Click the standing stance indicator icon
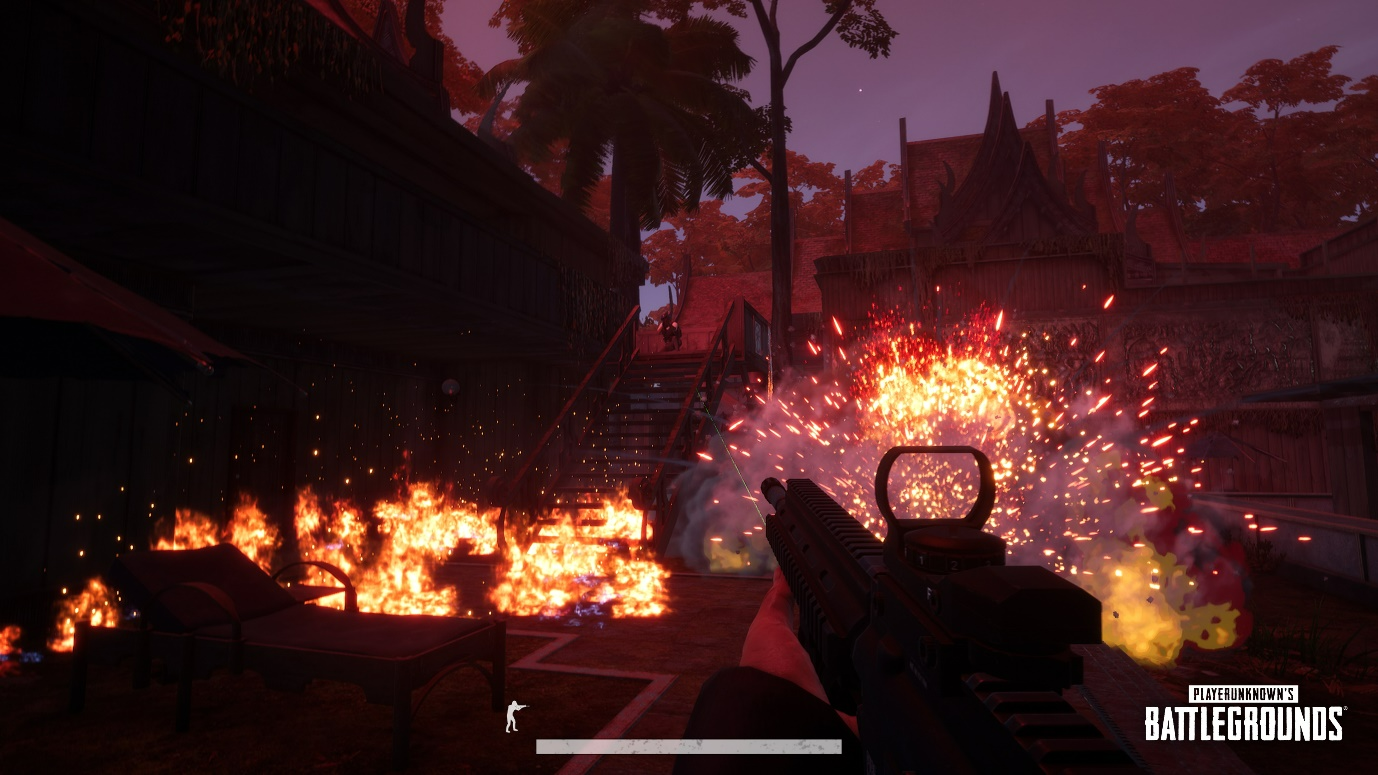 tap(515, 716)
